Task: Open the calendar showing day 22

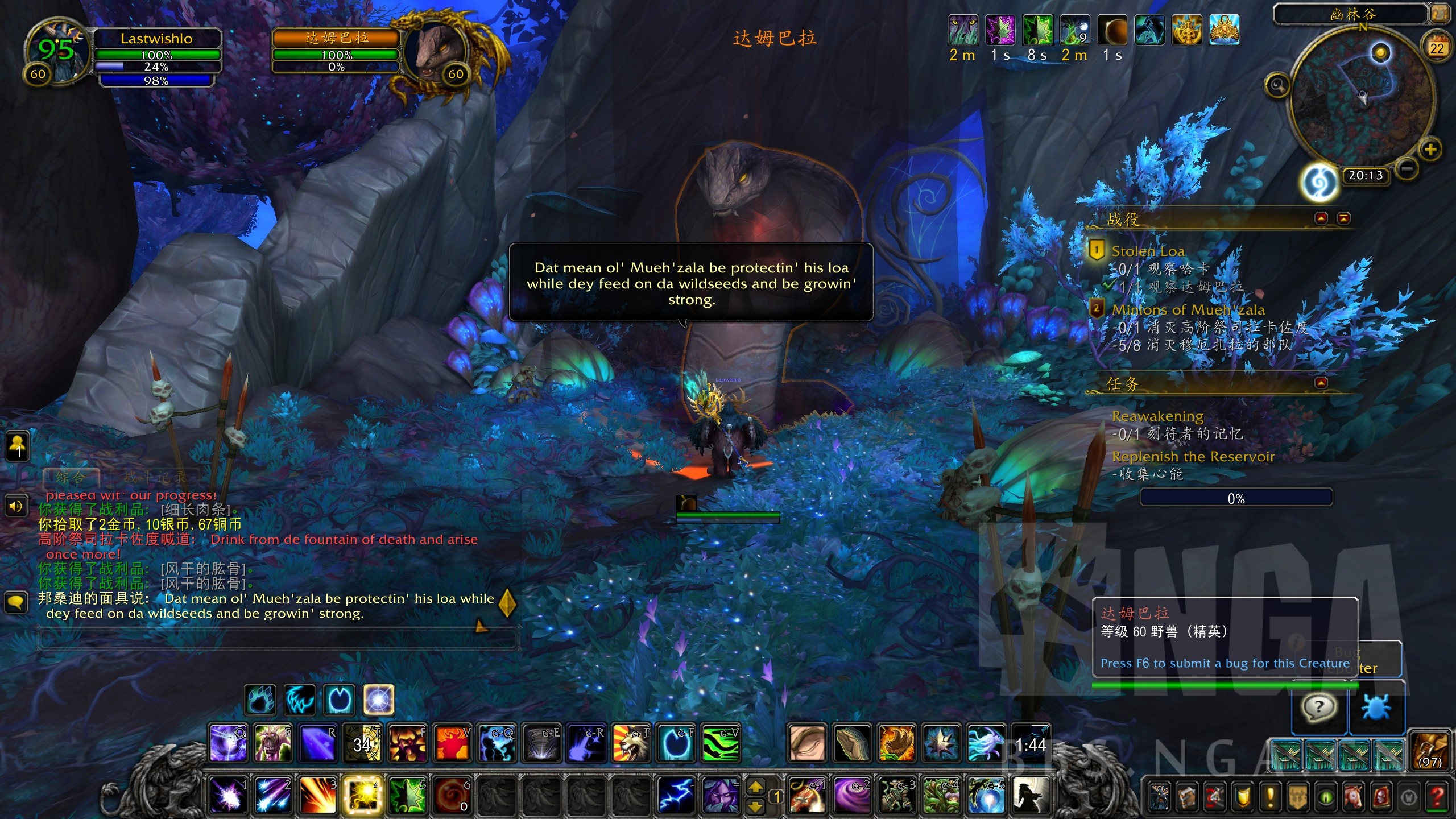Action: pyautogui.click(x=1437, y=48)
